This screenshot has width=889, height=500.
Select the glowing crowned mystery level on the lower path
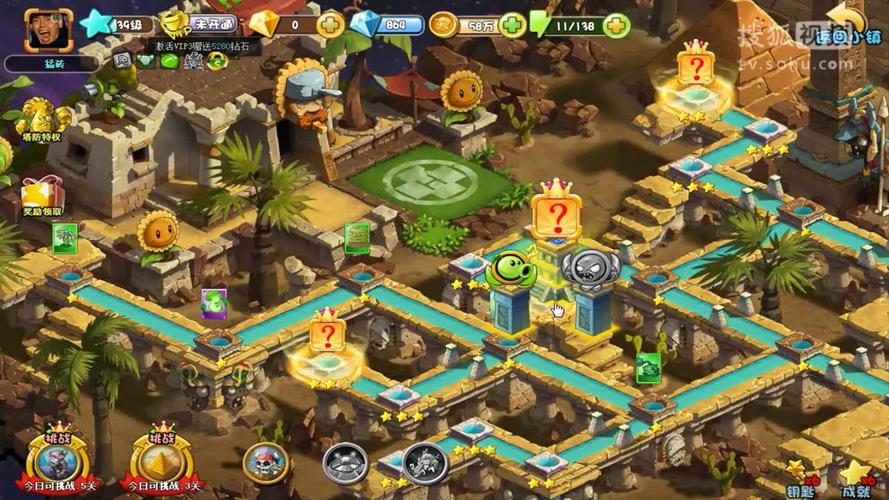(x=326, y=334)
